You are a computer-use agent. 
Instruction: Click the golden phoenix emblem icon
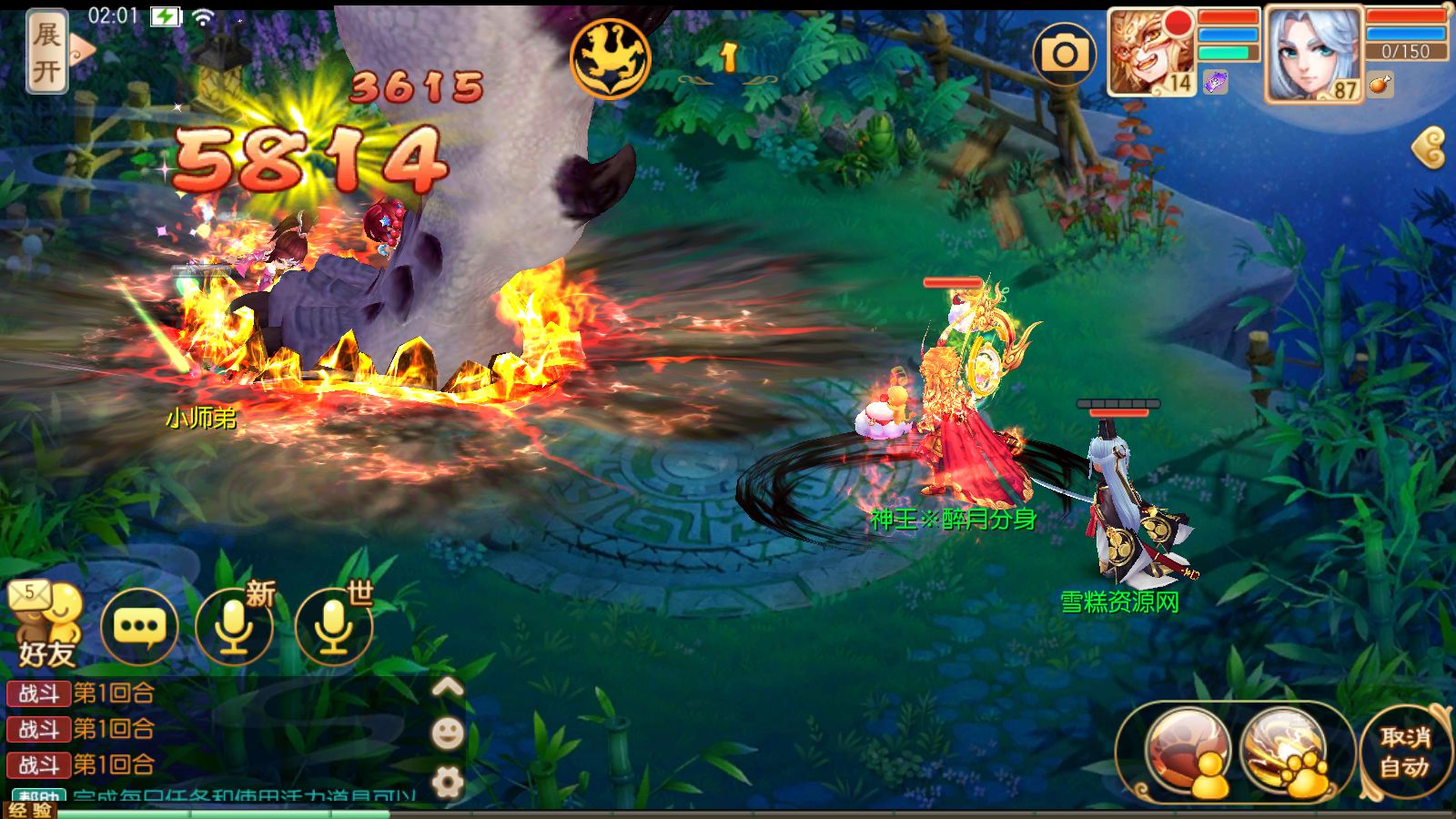(x=610, y=58)
